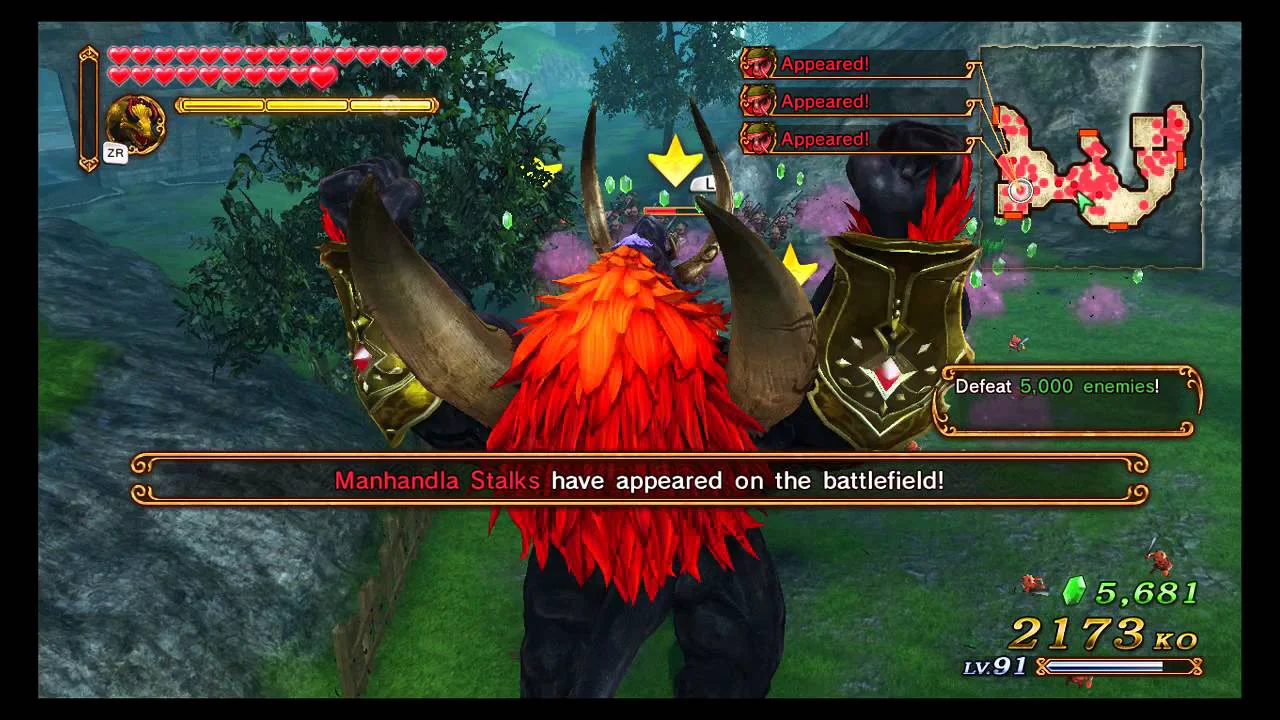Open the Defeat 5,000 enemies objective panel

click(x=1067, y=400)
